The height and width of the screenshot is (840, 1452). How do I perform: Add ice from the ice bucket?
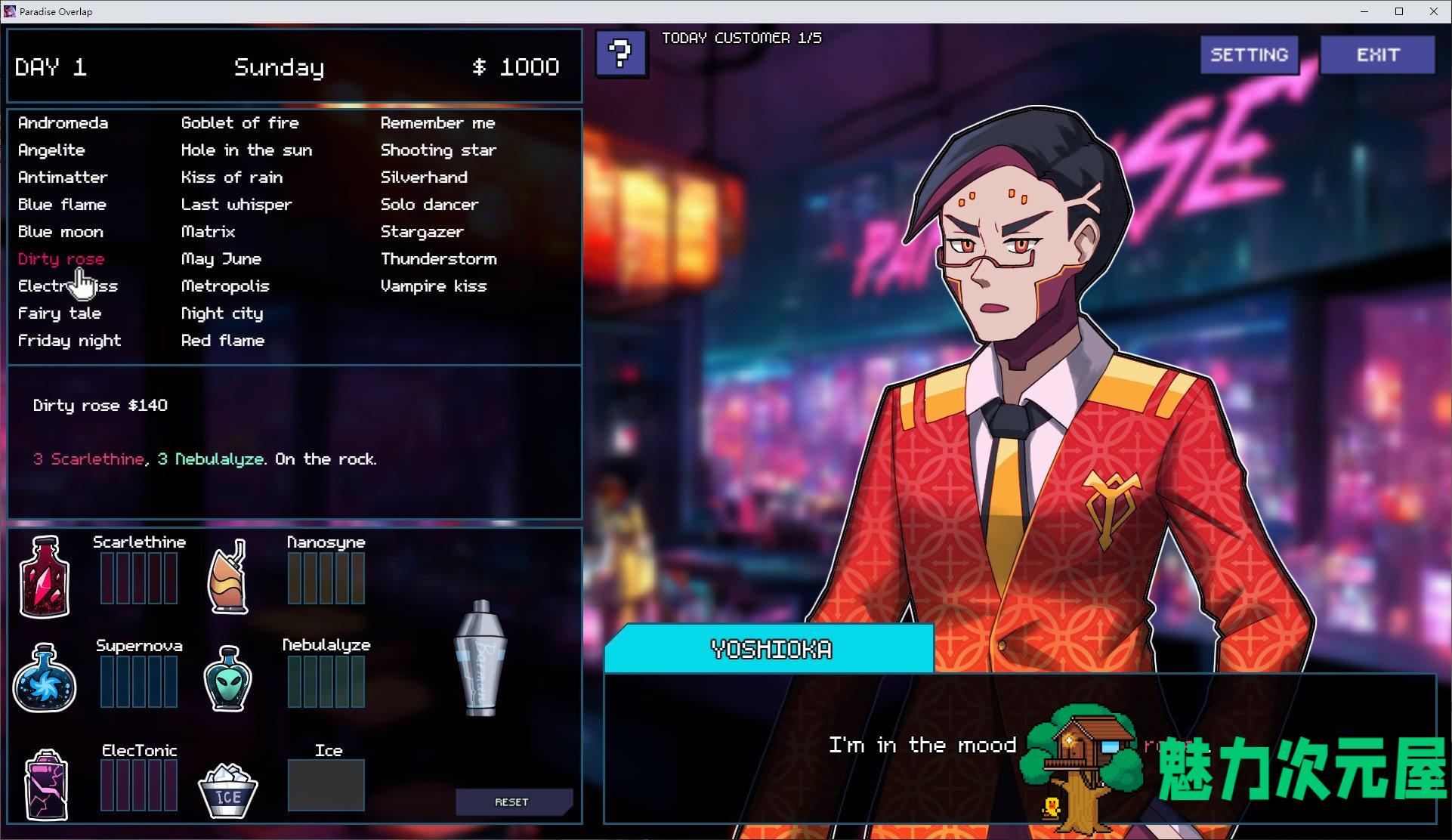point(227,790)
